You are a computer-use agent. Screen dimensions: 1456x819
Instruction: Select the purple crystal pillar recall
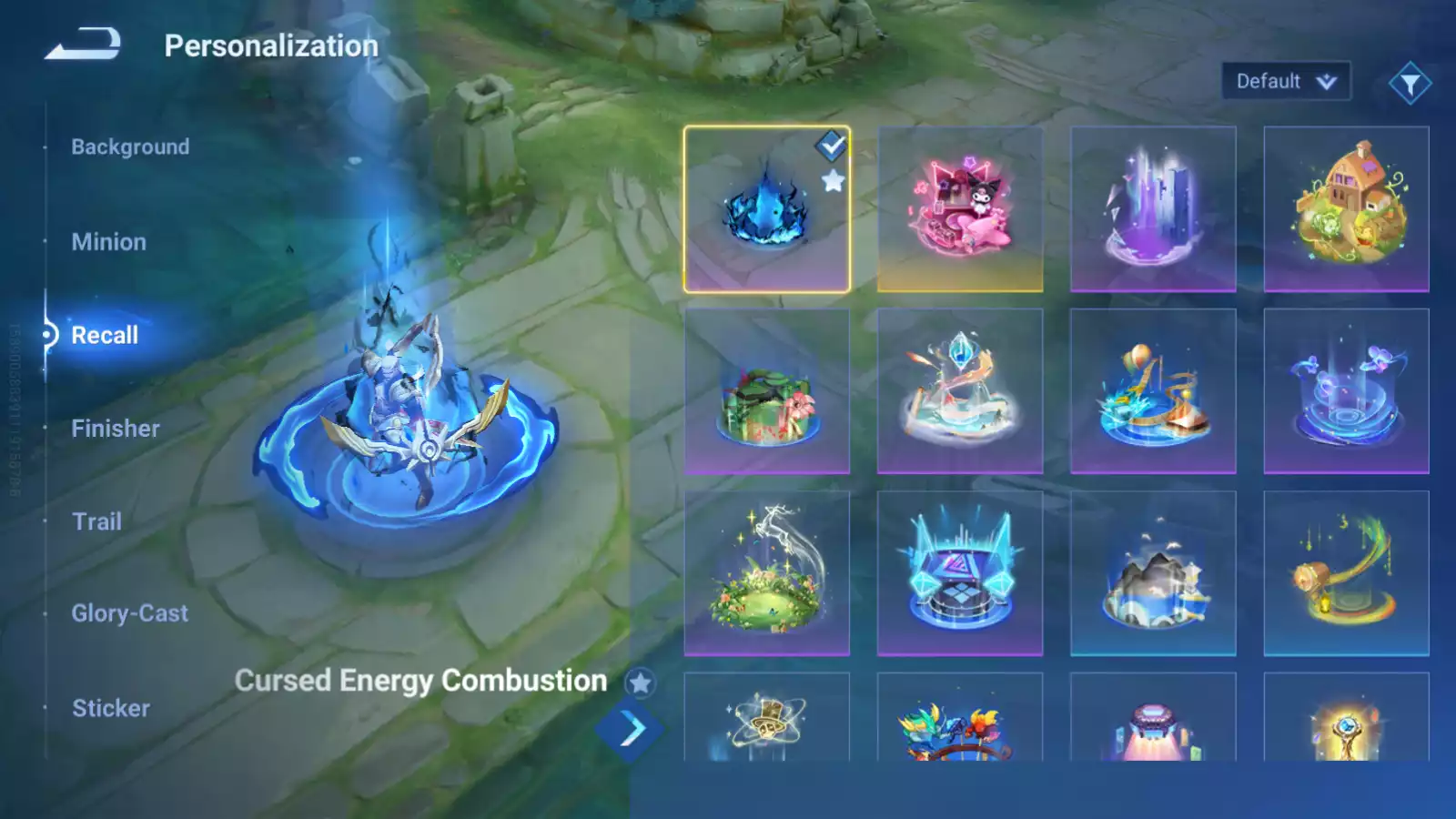point(1153,210)
